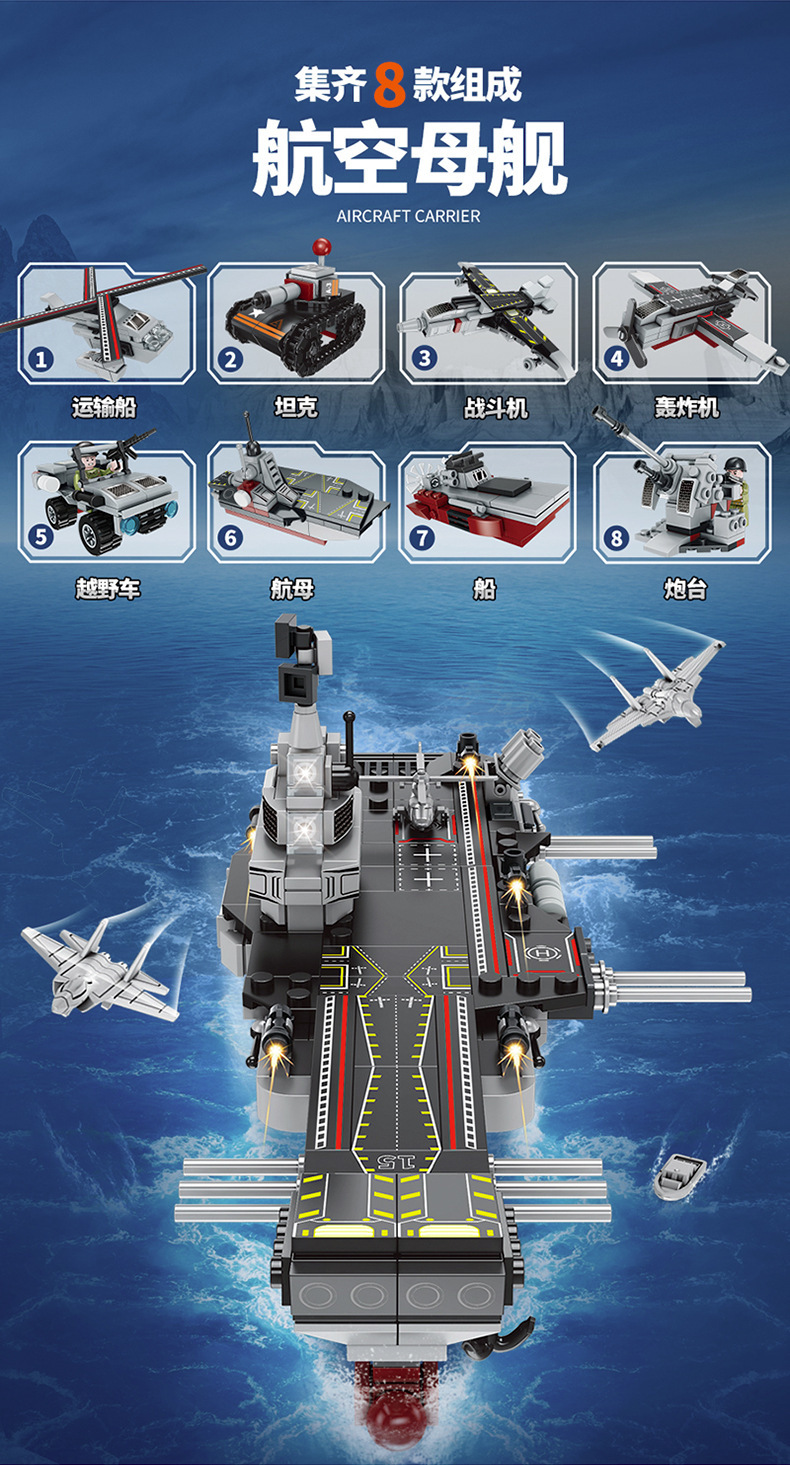
Task: Select the helicopter tile numbered 1
Action: pyautogui.click(x=106, y=324)
